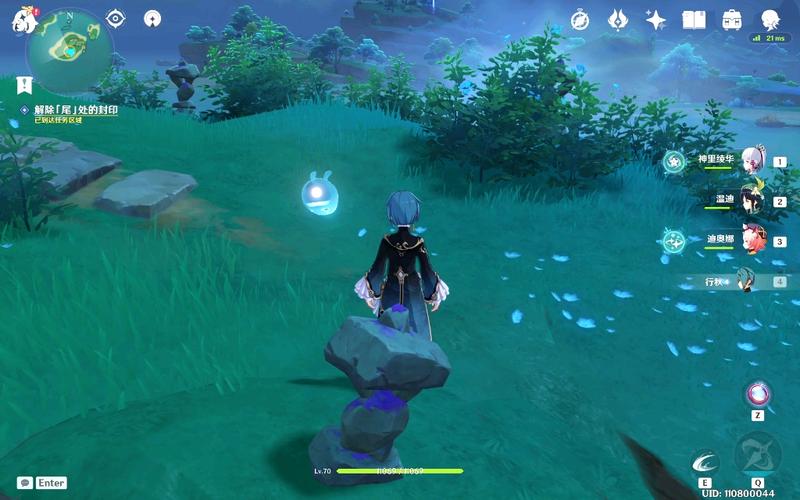Open the character screen head icon

point(770,19)
